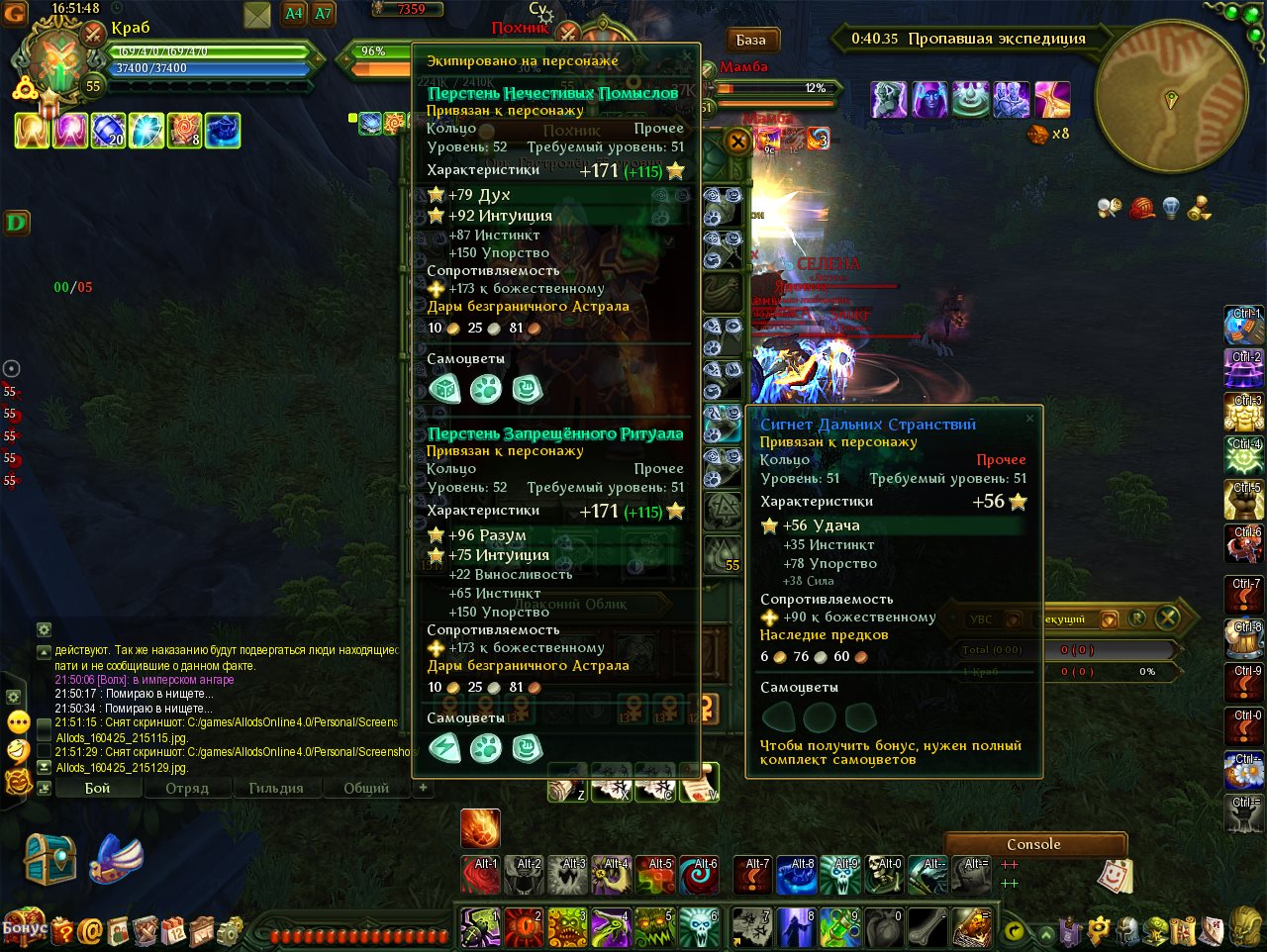Use the Alt-6 red spiral ability

(699, 875)
